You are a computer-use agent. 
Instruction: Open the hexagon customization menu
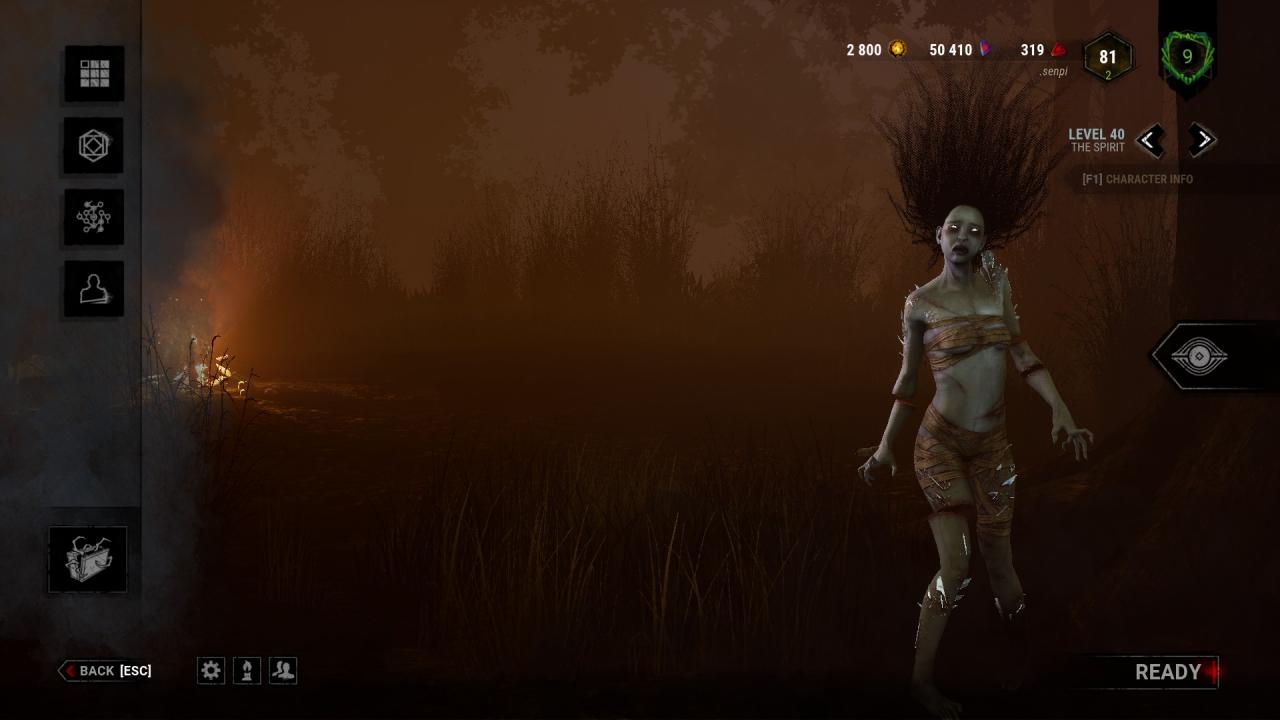click(95, 145)
